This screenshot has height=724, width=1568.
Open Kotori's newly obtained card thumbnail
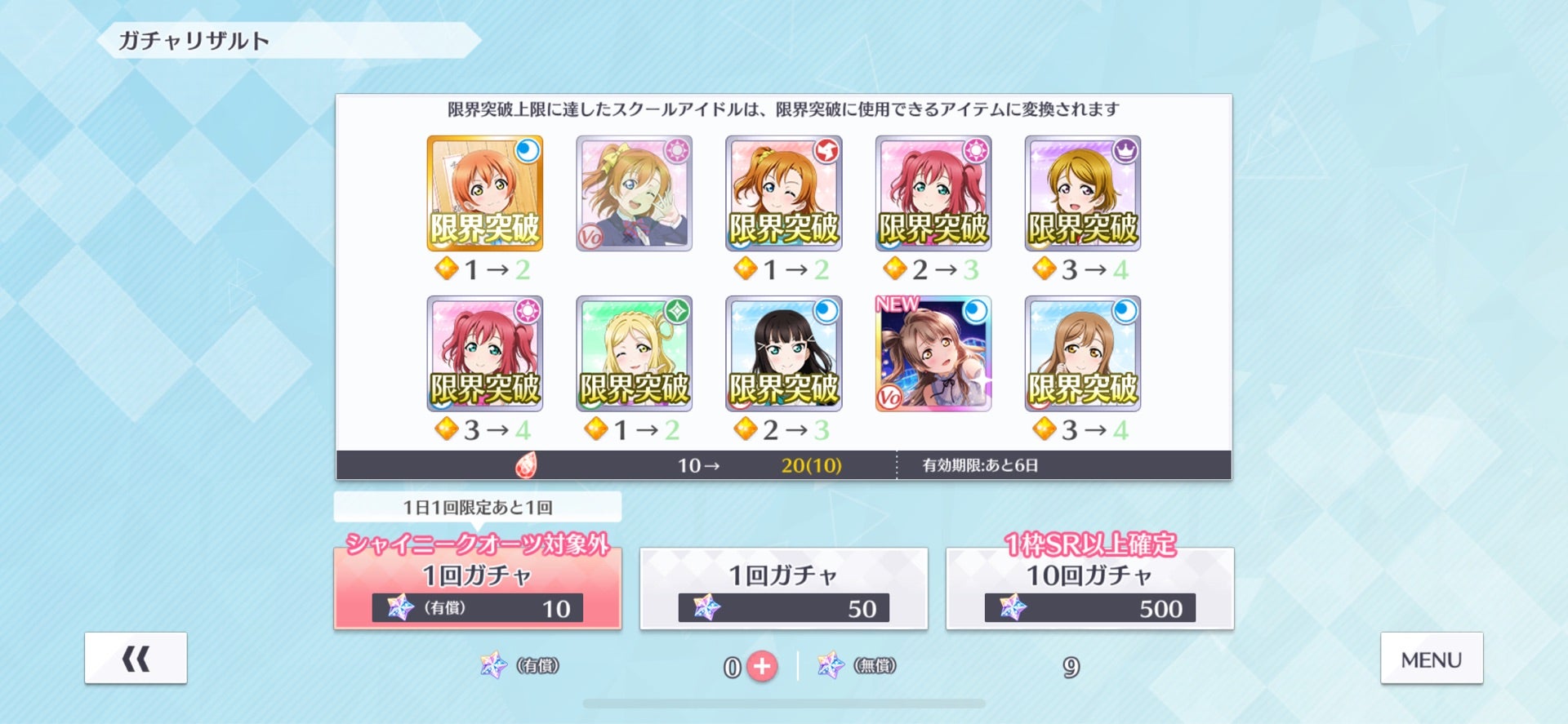pos(933,353)
